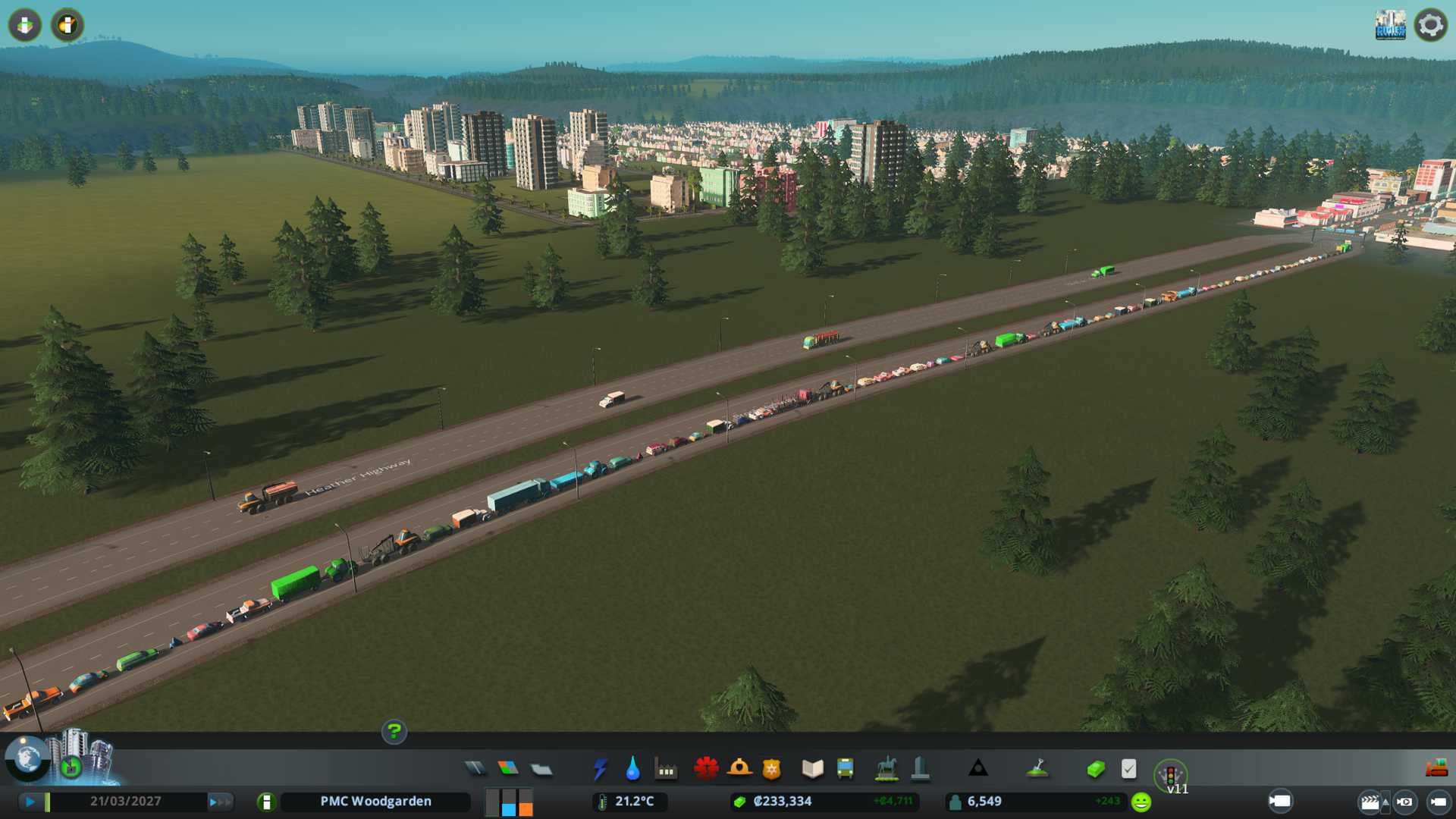1456x819 pixels.
Task: Click the green question mark advisor button
Action: (x=394, y=732)
